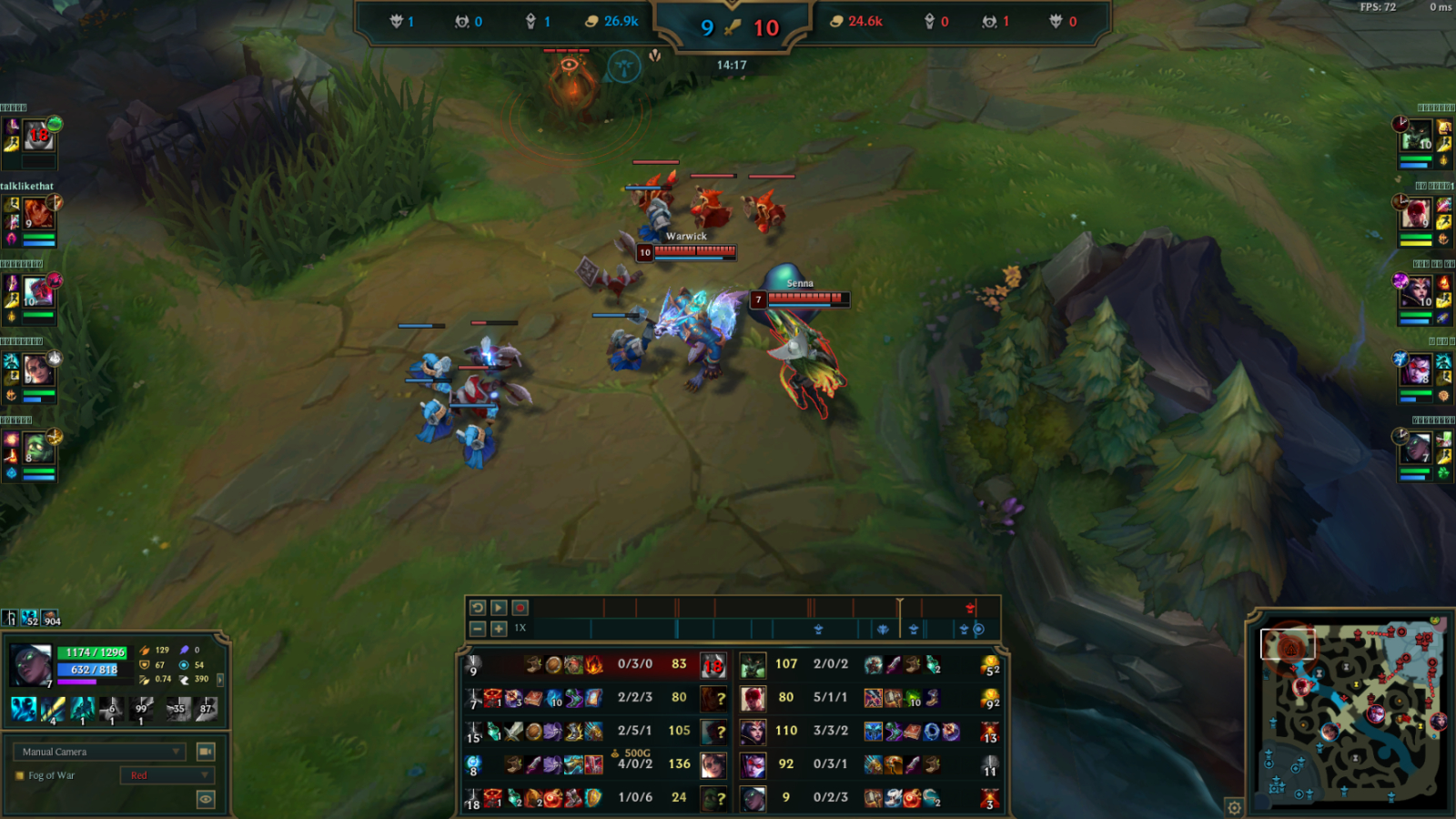The image size is (1456, 819).
Task: Increase replay speed with the plus button
Action: pos(499,629)
